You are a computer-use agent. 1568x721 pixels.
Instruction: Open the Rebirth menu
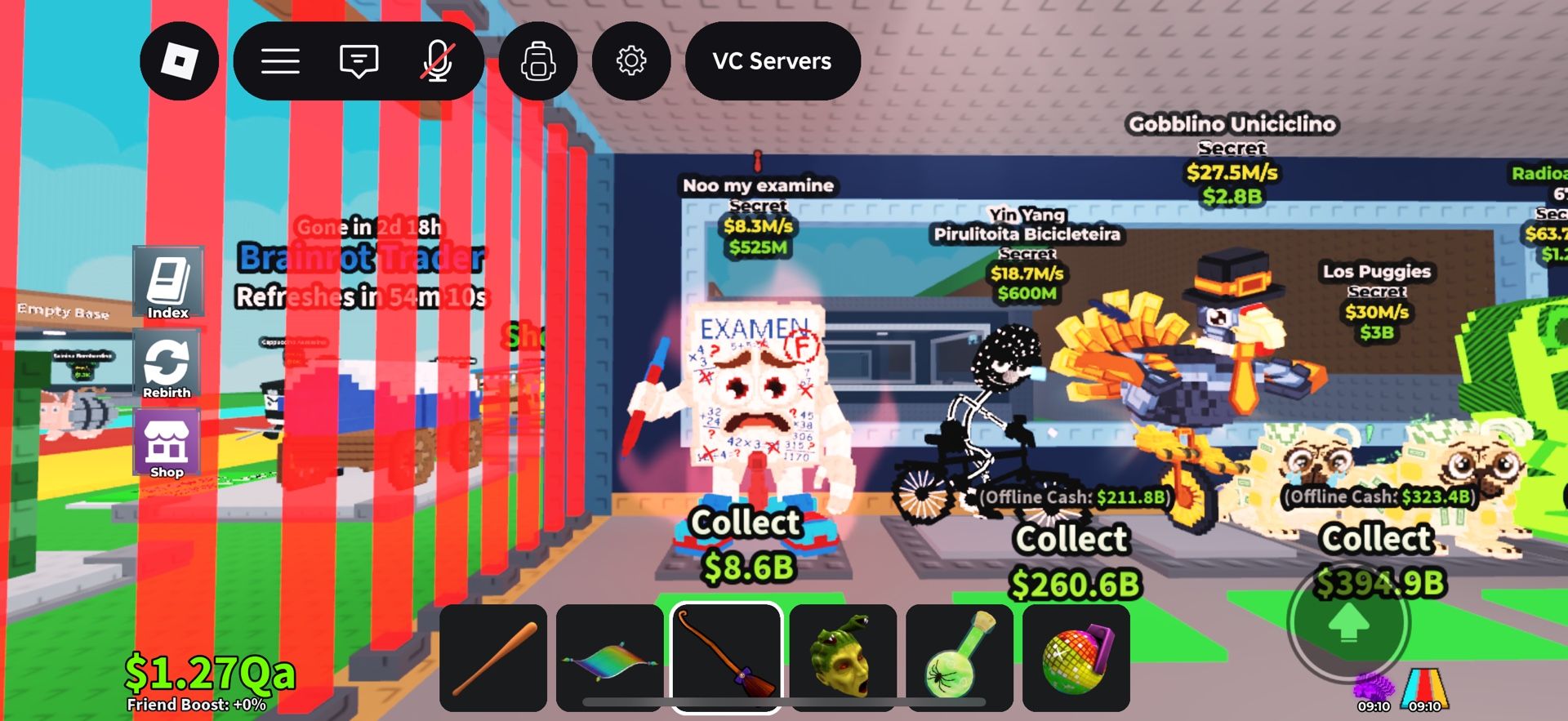(167, 364)
